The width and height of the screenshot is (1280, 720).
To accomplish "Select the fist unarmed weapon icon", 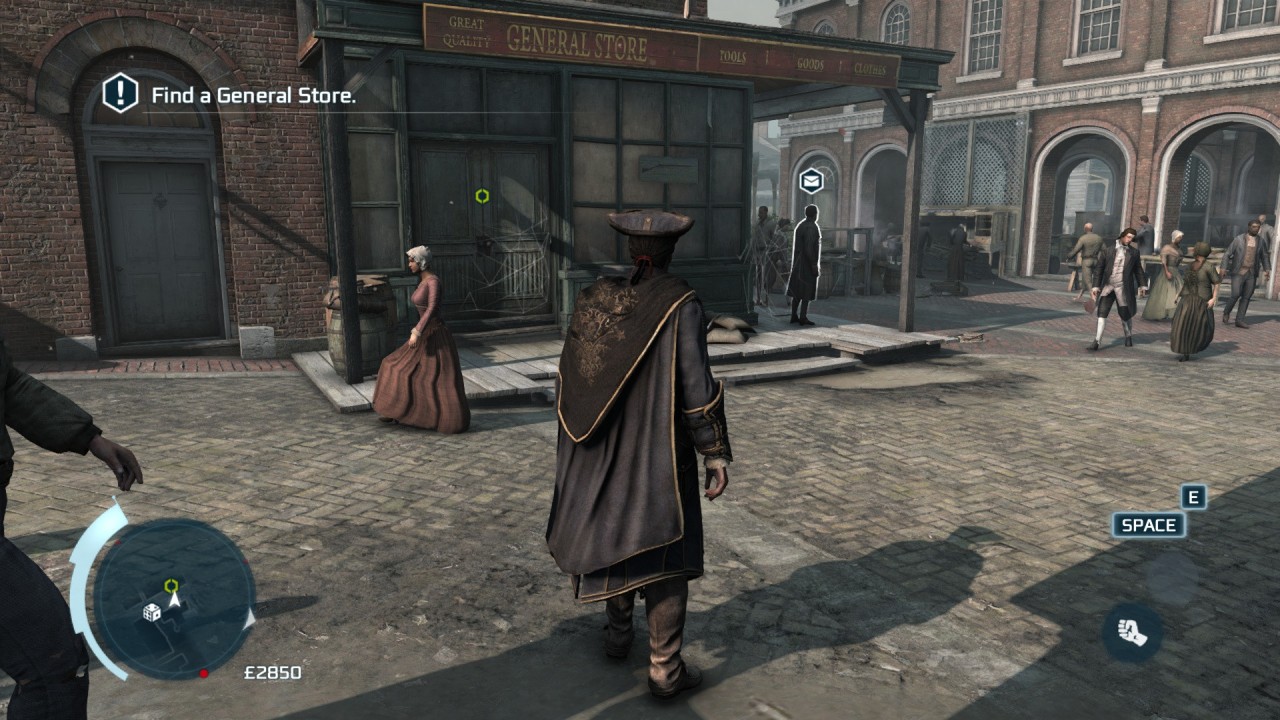I will tap(1131, 632).
